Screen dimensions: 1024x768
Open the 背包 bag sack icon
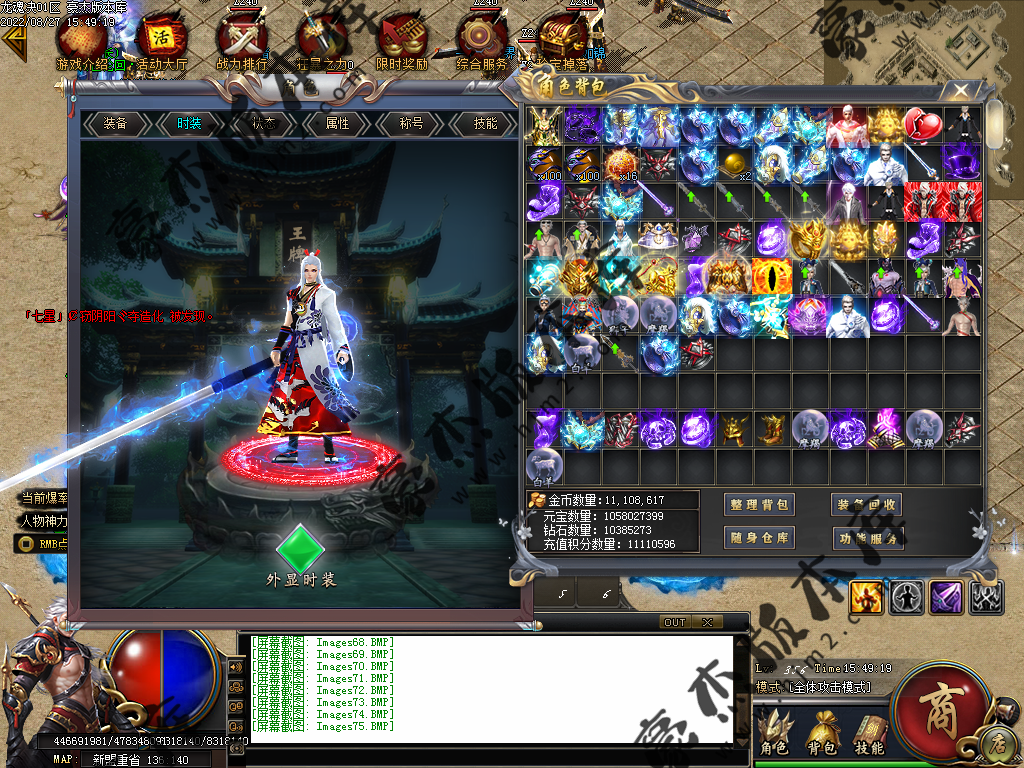822,733
